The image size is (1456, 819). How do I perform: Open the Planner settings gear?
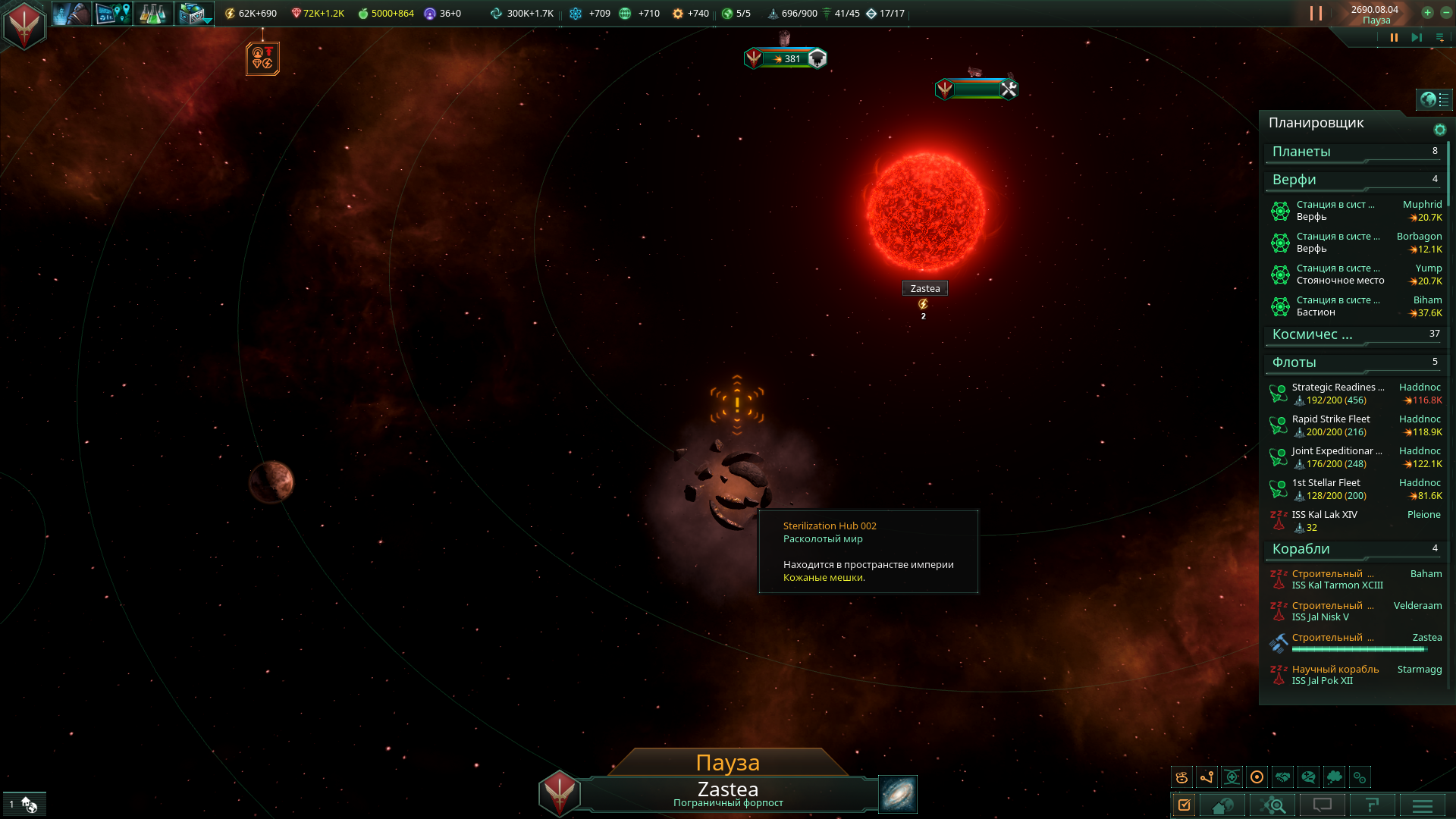[1439, 130]
